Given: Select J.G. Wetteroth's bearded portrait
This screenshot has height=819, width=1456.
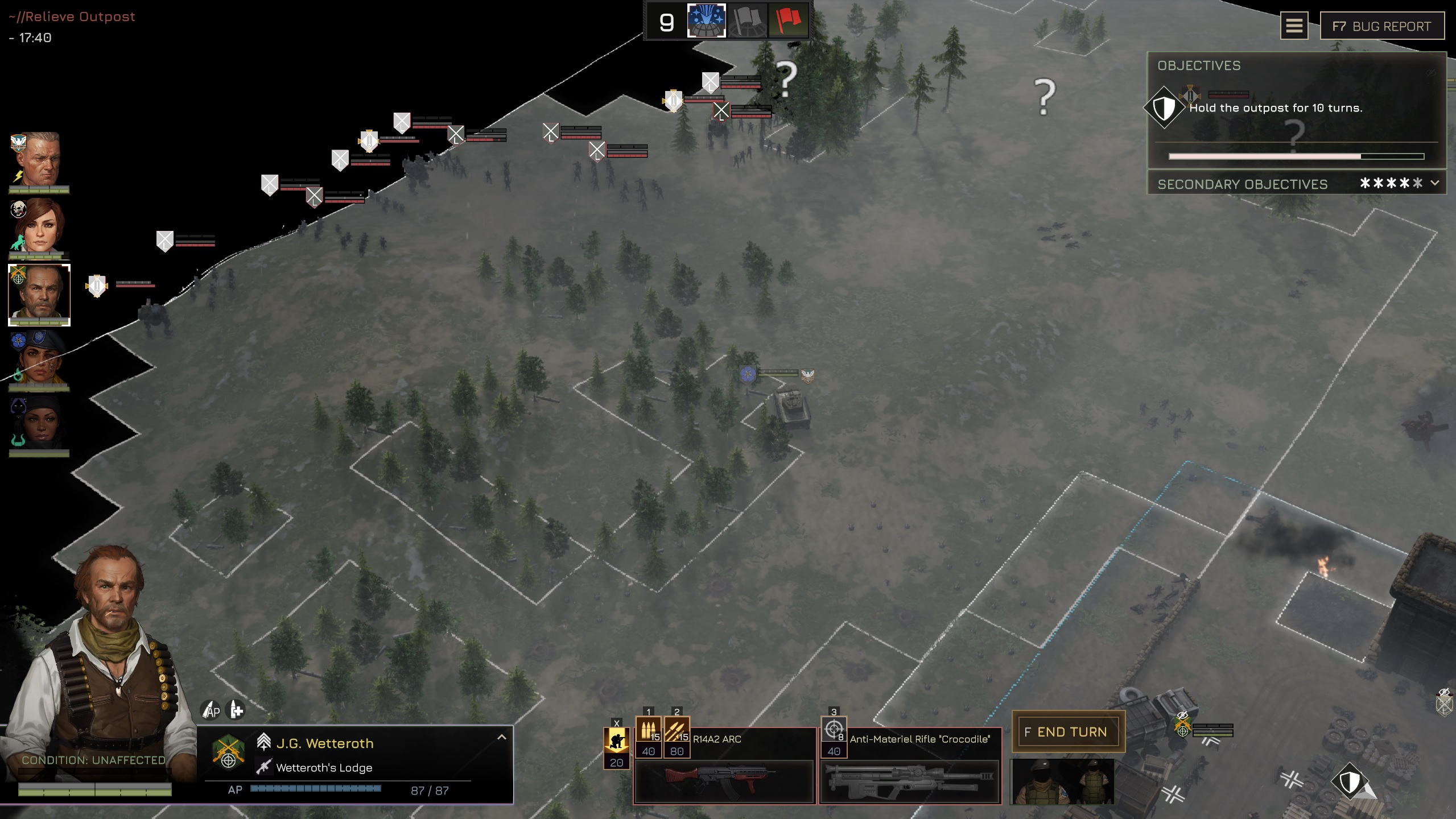Looking at the screenshot, I should (x=39, y=294).
